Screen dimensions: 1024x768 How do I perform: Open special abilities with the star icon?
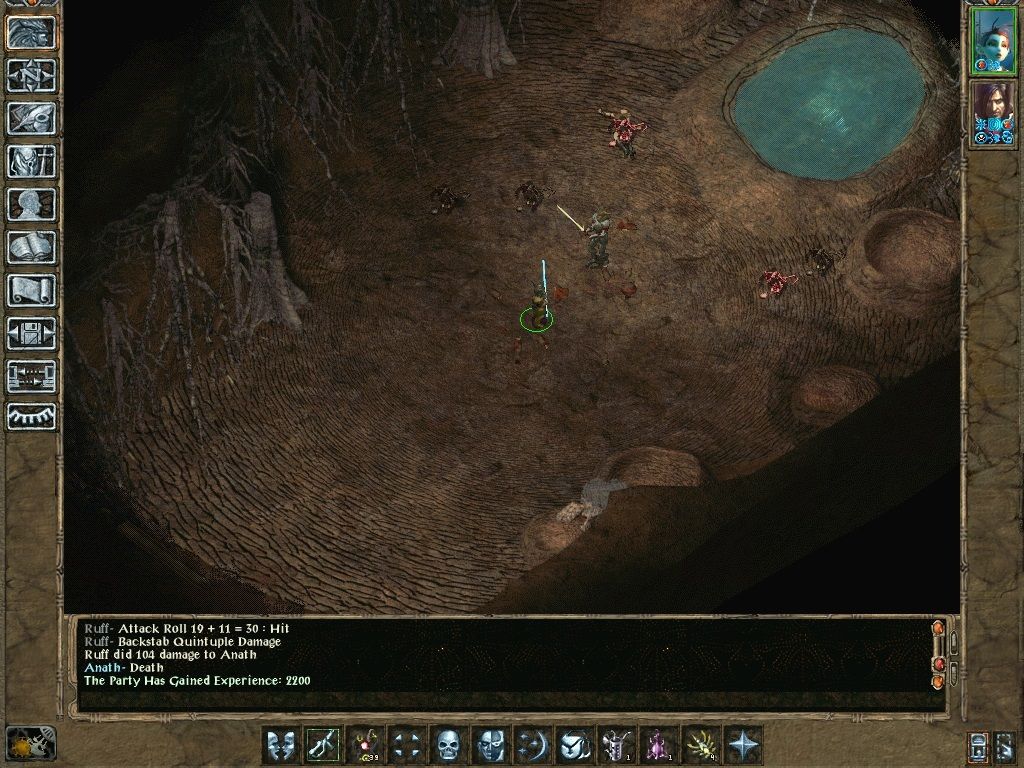tap(741, 745)
